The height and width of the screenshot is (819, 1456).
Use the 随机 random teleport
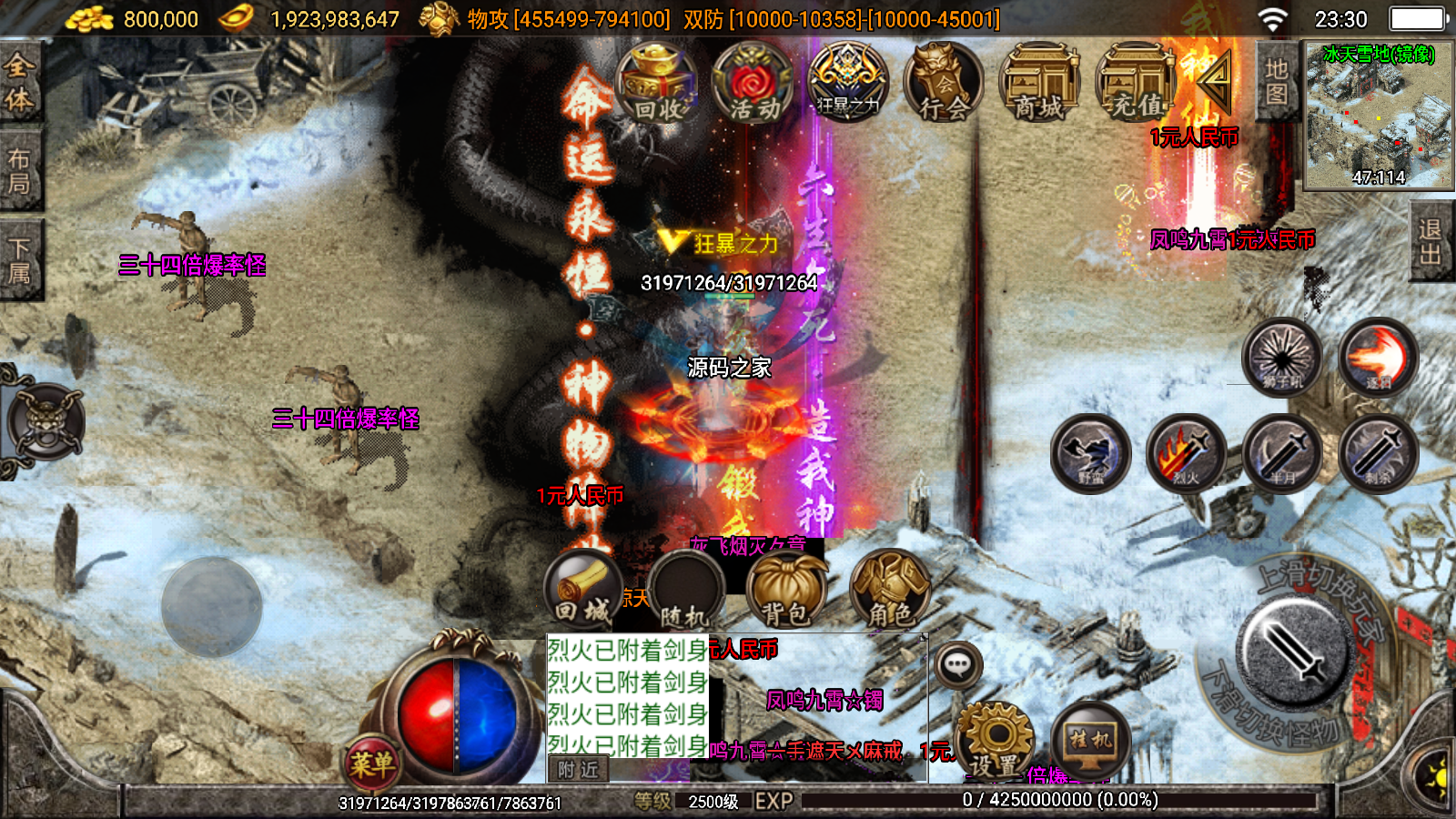(685, 591)
